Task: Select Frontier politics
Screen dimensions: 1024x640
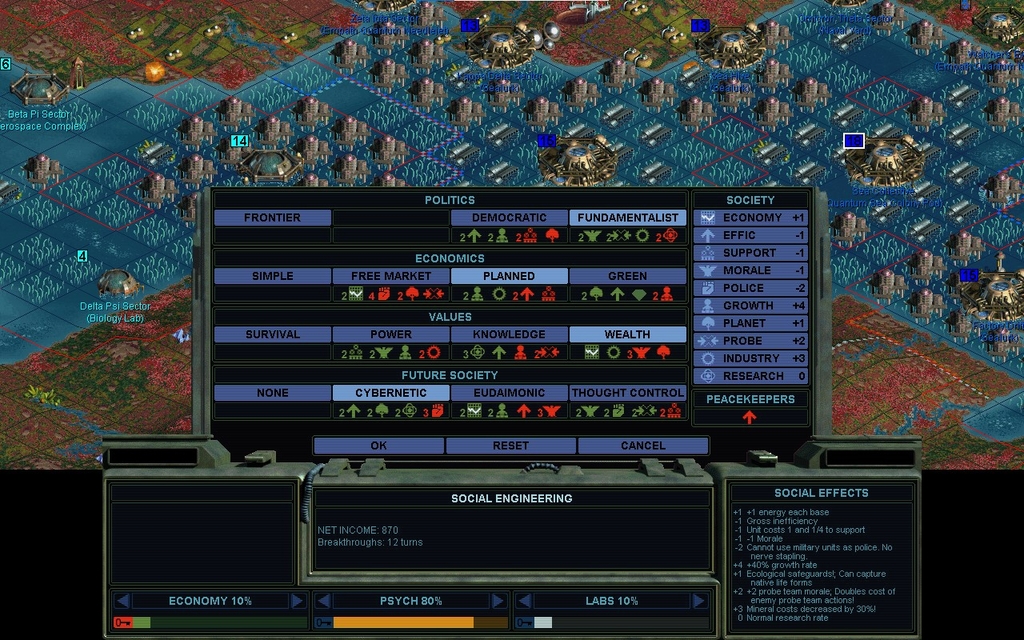Action: pyautogui.click(x=272, y=218)
